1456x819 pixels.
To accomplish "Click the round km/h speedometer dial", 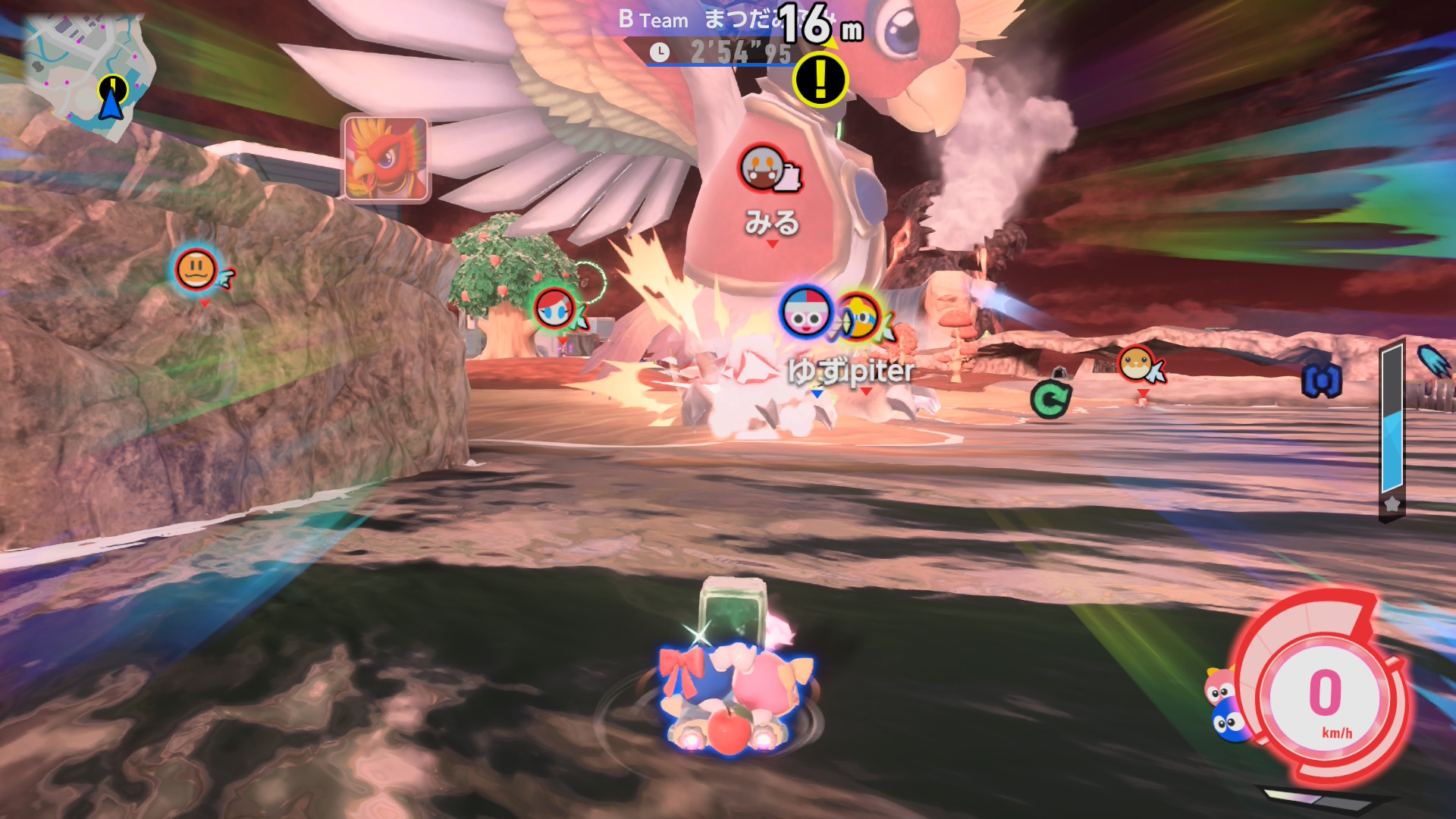I will pos(1325,696).
